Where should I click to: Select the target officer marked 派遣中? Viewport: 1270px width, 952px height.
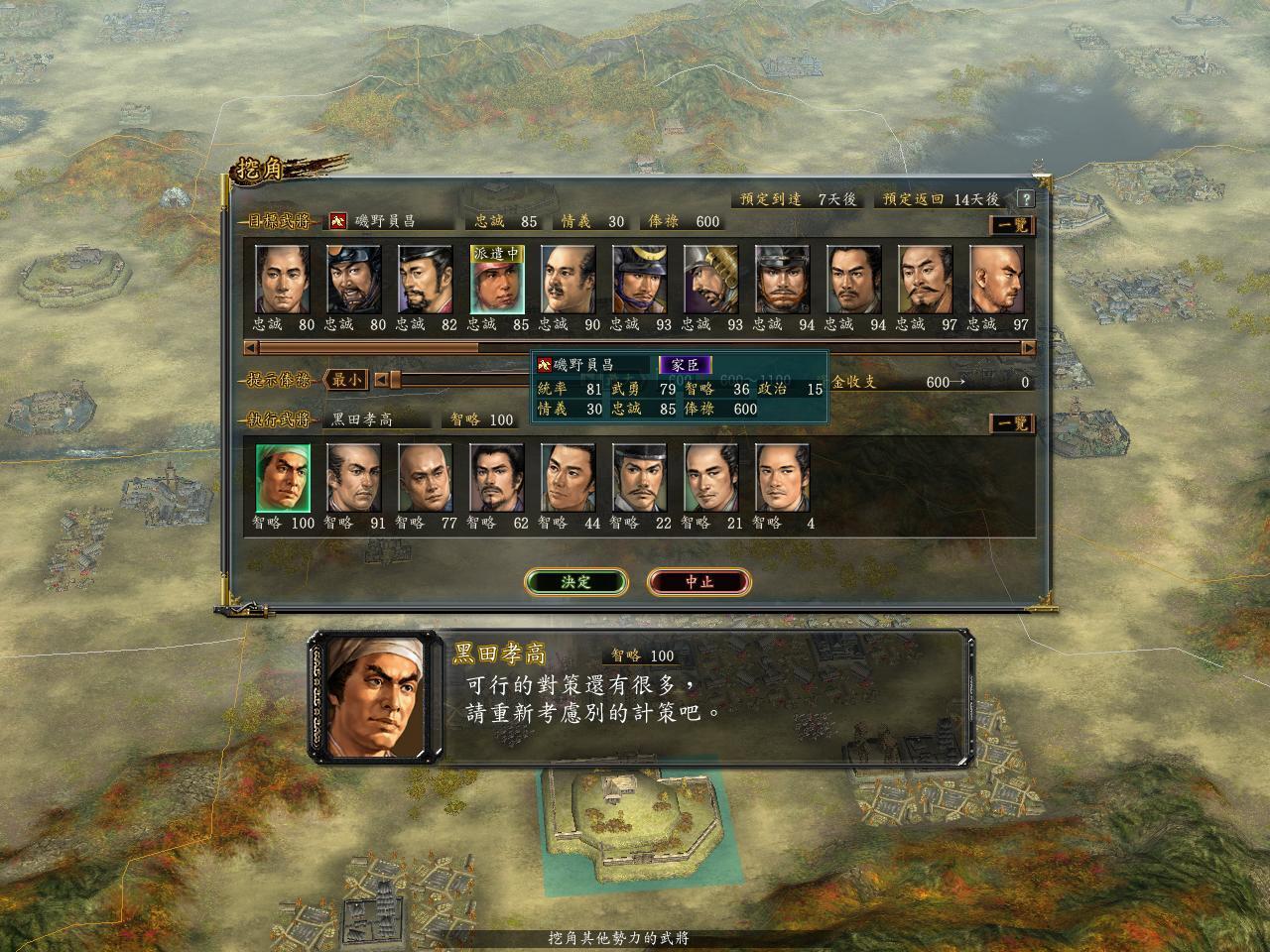497,281
